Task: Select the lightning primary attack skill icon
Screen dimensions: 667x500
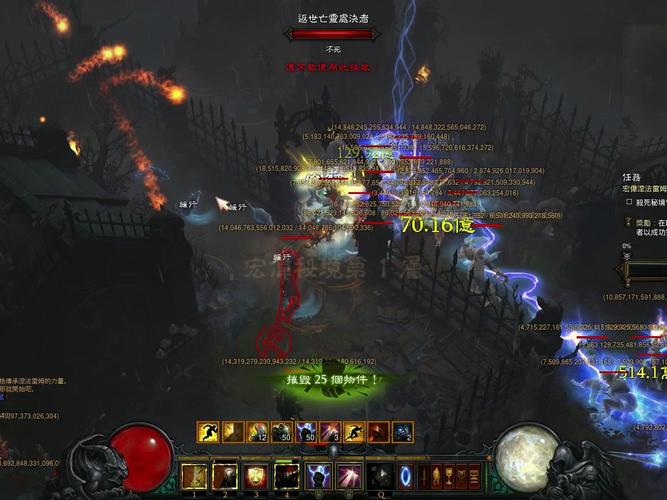Action: 318,476
